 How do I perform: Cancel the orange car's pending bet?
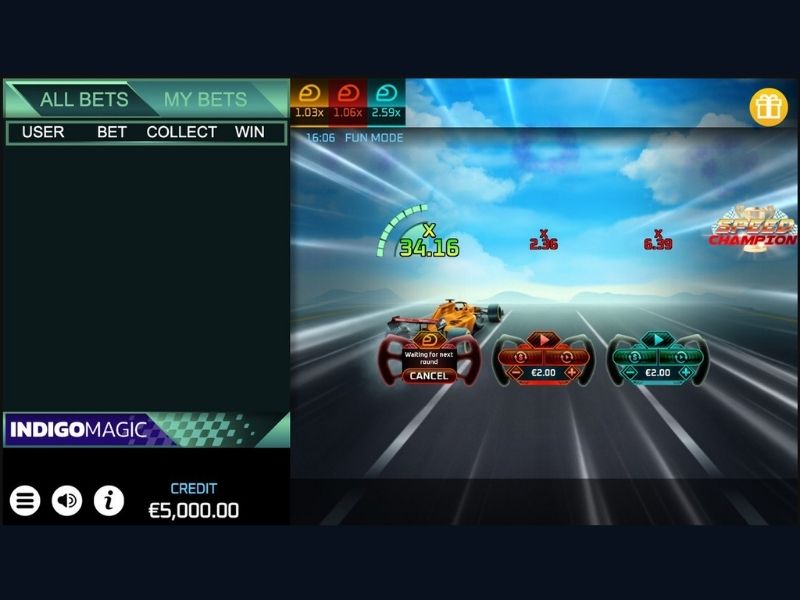click(429, 375)
